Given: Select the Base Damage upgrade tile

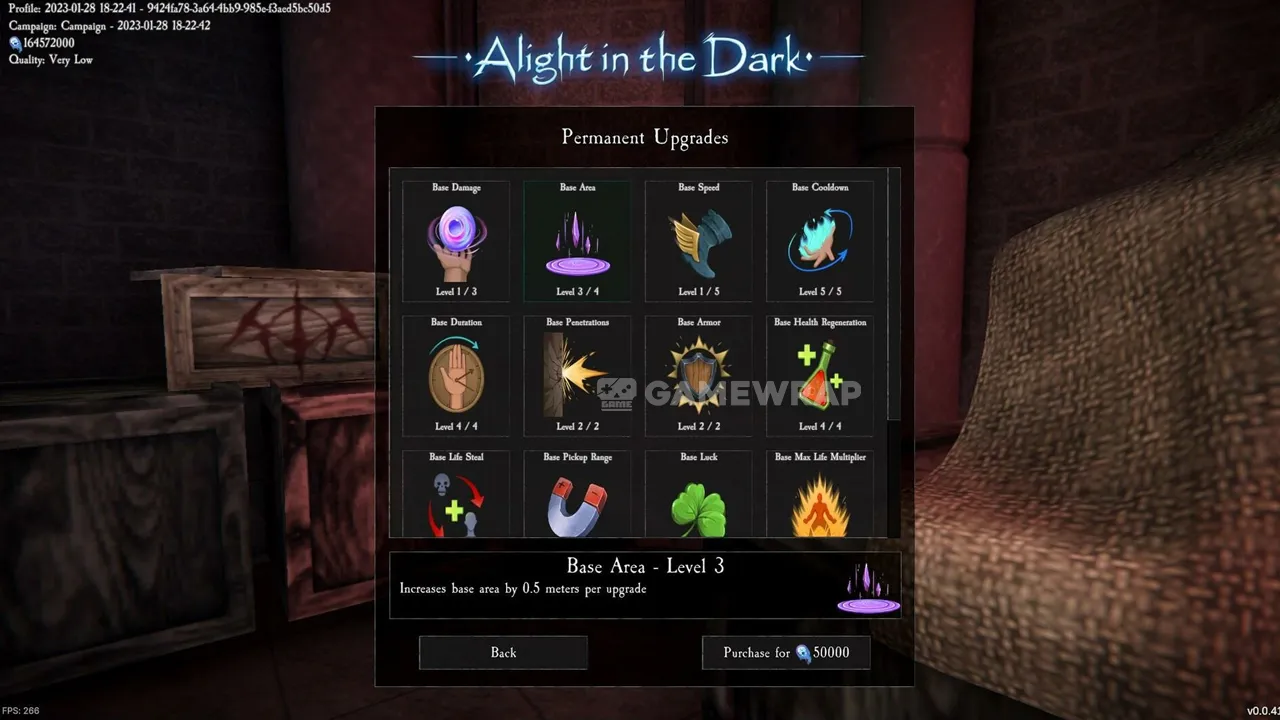Looking at the screenshot, I should pyautogui.click(x=456, y=241).
